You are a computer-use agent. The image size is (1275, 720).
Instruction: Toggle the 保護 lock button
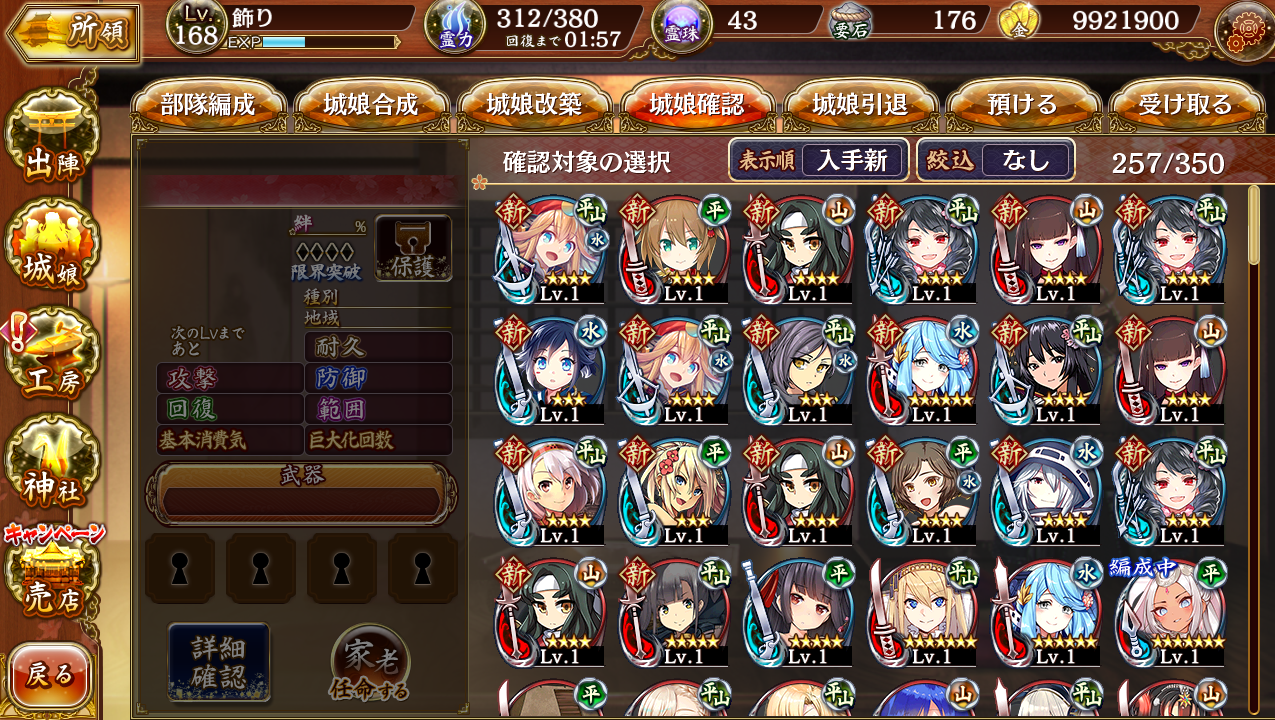[413, 248]
